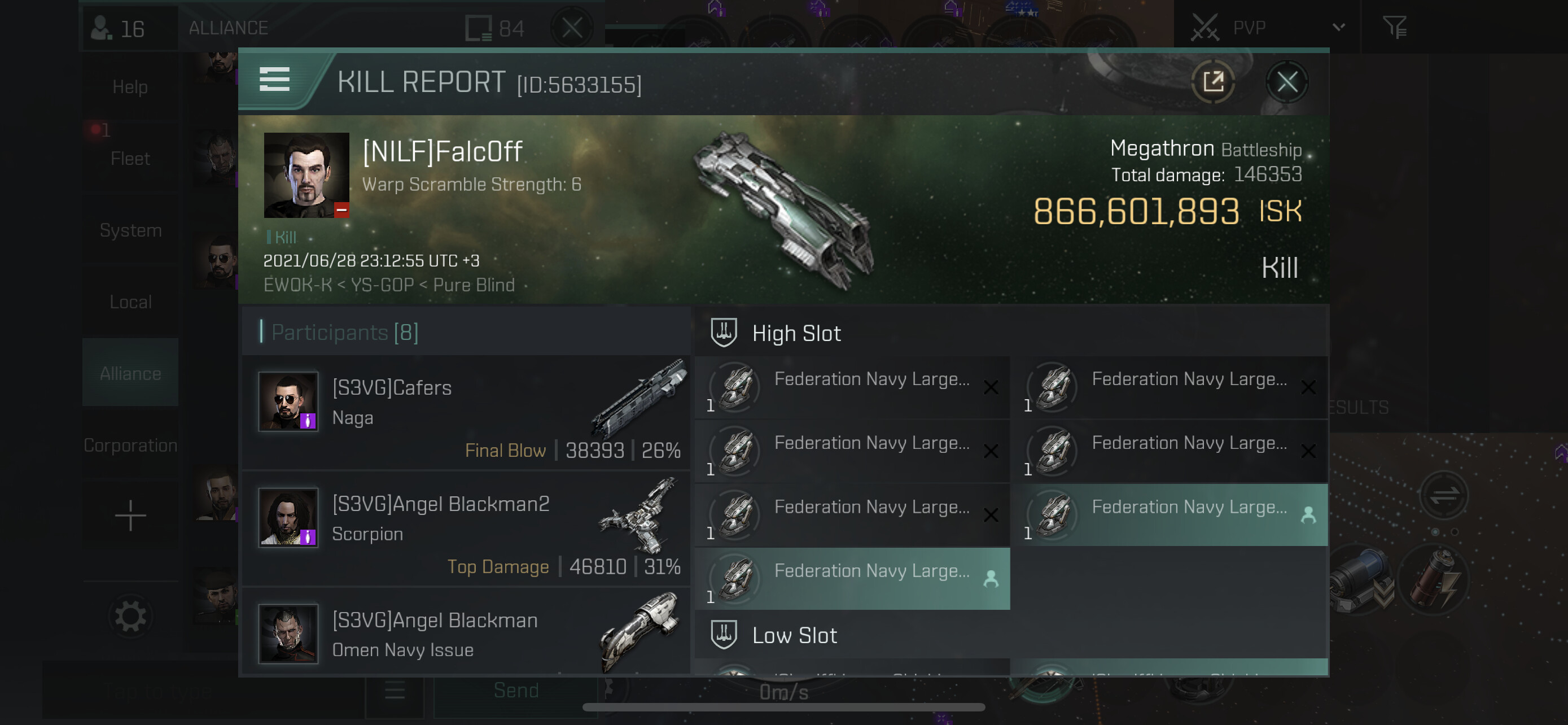Tap the Megathron ship link
Screen dimensions: 1568x725
click(x=1162, y=149)
